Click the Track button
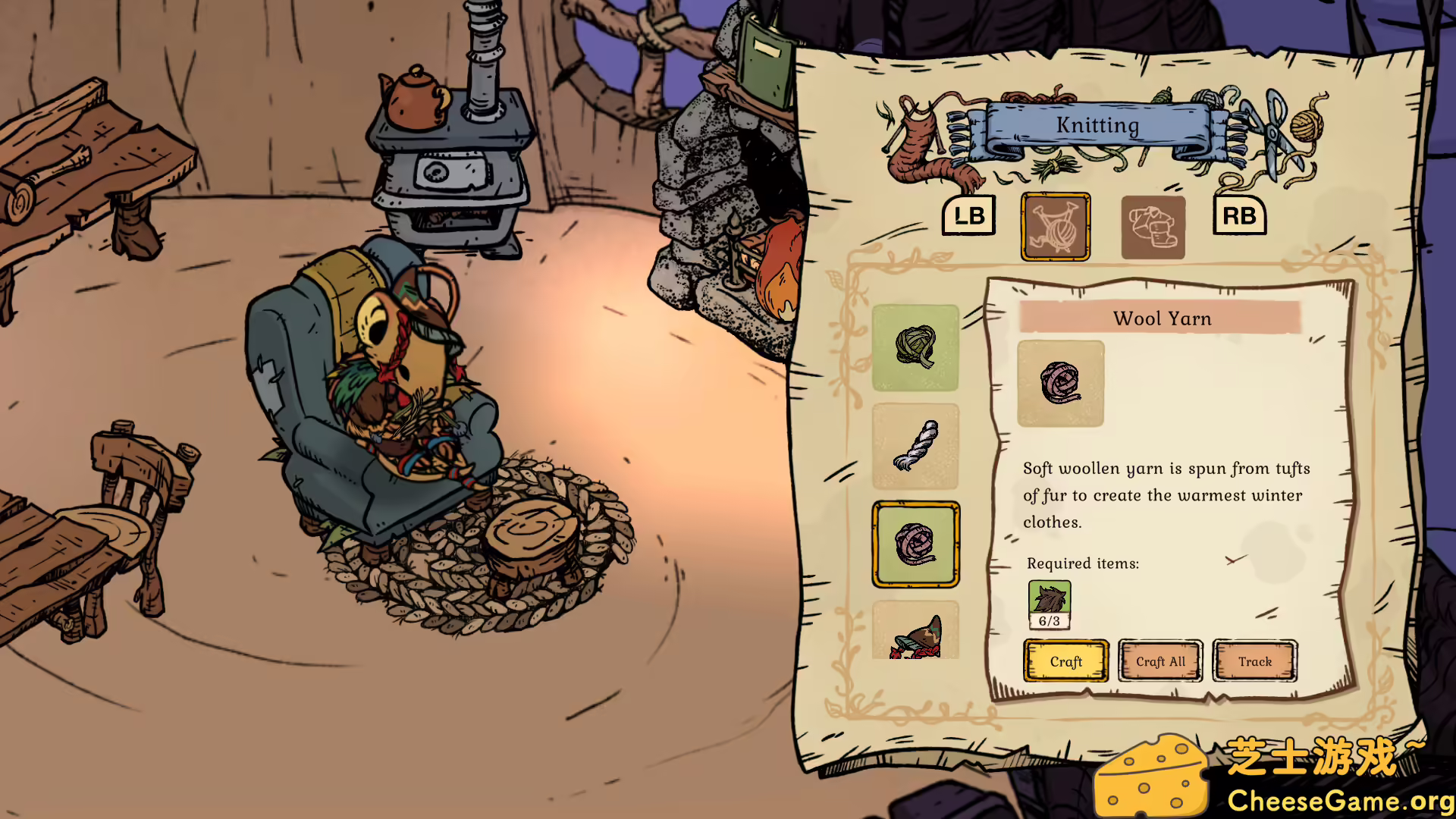 point(1255,661)
